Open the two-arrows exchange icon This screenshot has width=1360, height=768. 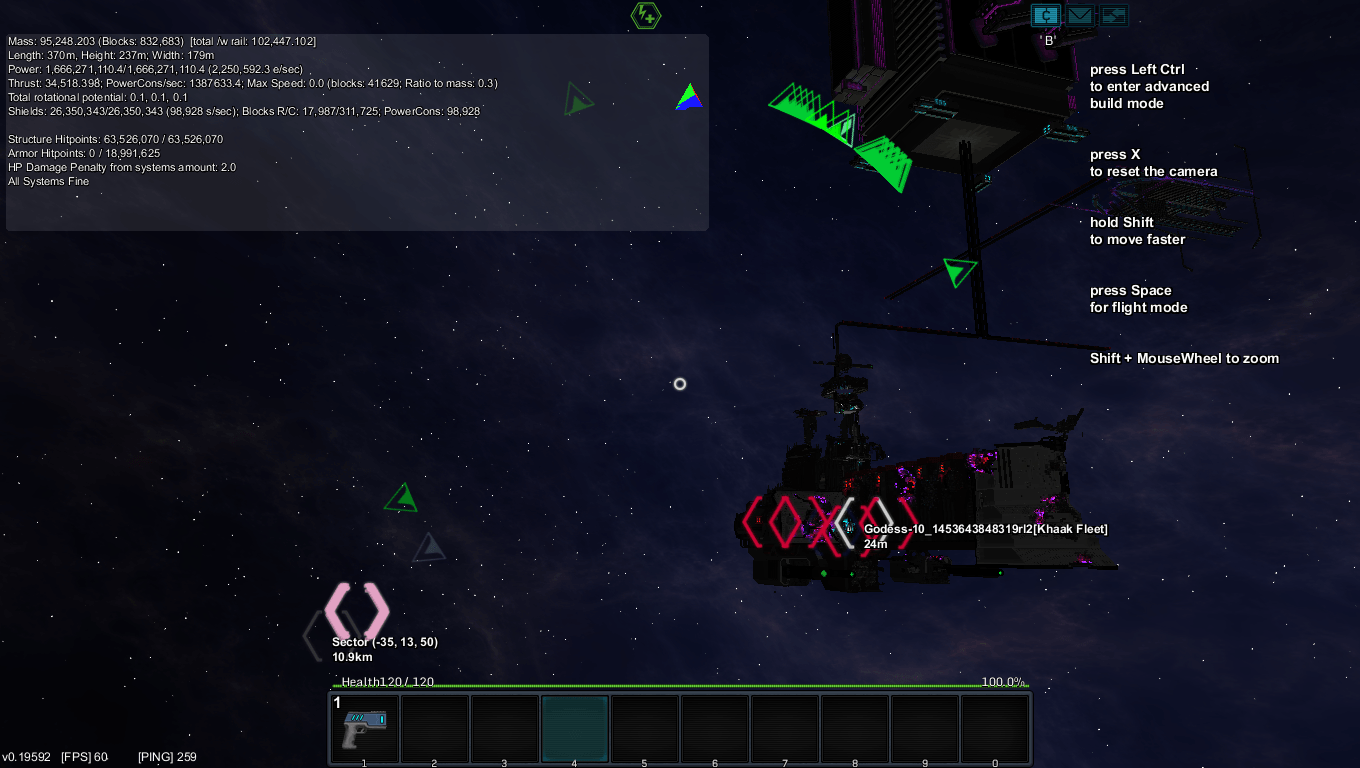[x=1113, y=15]
